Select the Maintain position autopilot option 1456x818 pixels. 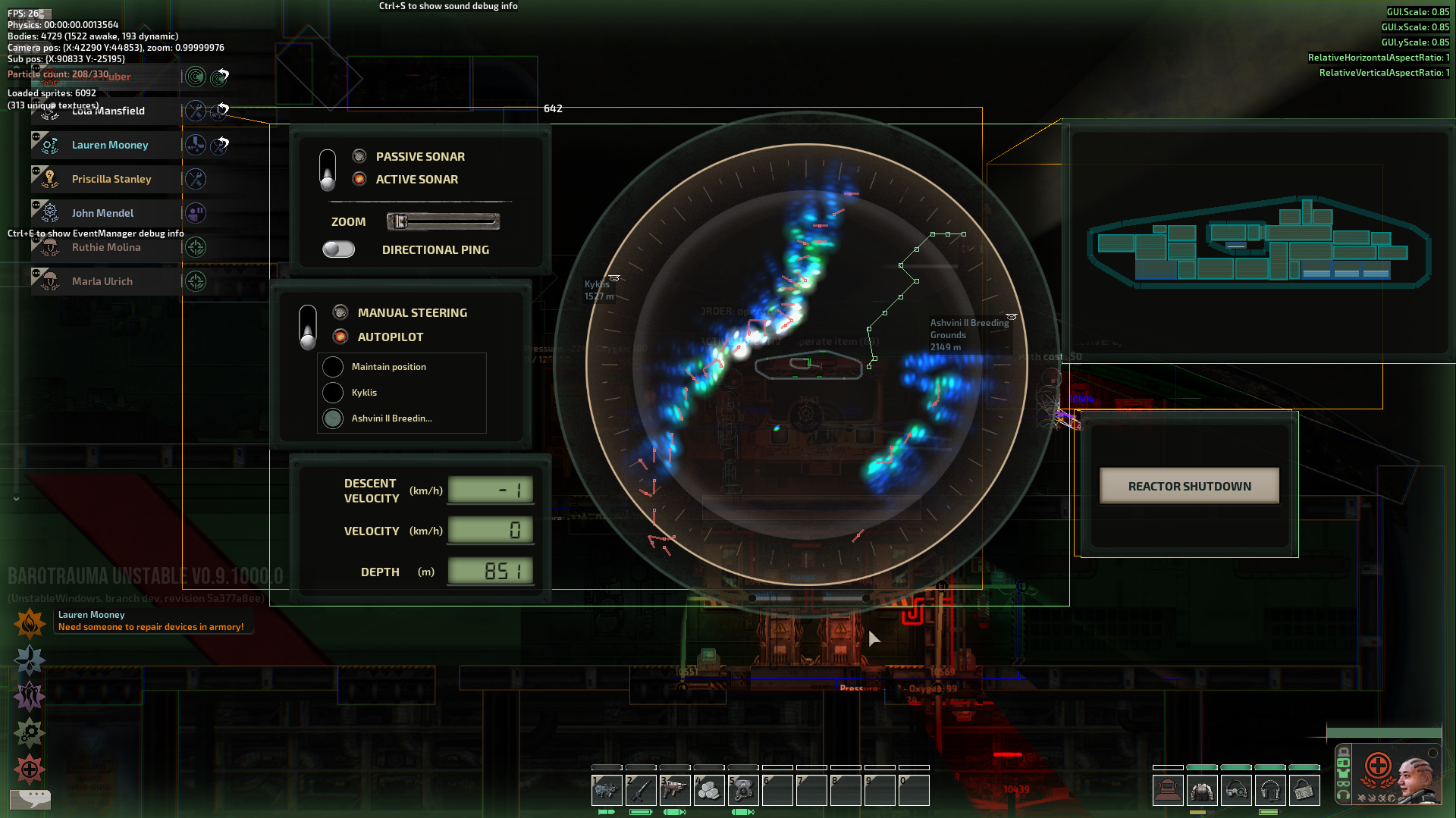point(333,367)
